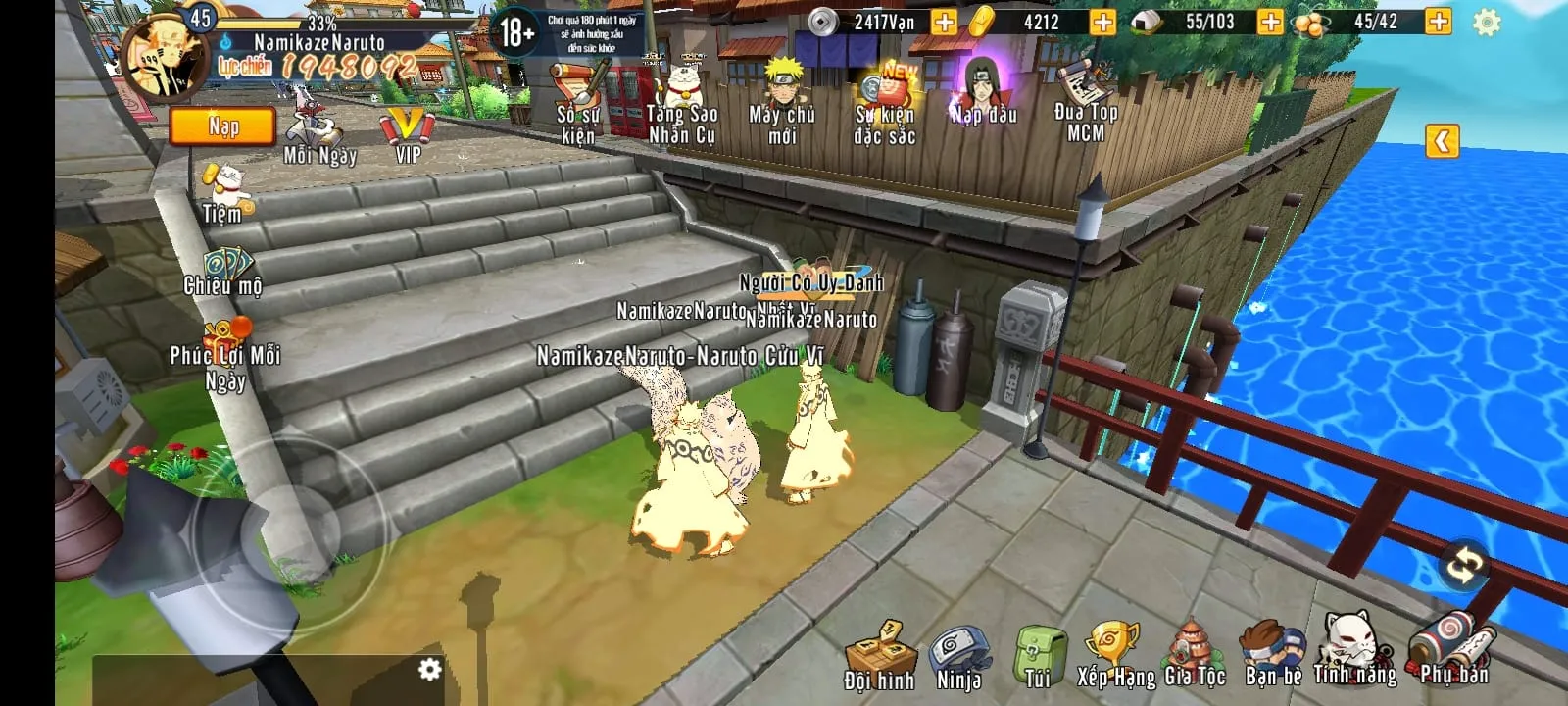This screenshot has height=706, width=1568.
Task: Open the Sổ sự kiện event book
Action: coord(578,104)
